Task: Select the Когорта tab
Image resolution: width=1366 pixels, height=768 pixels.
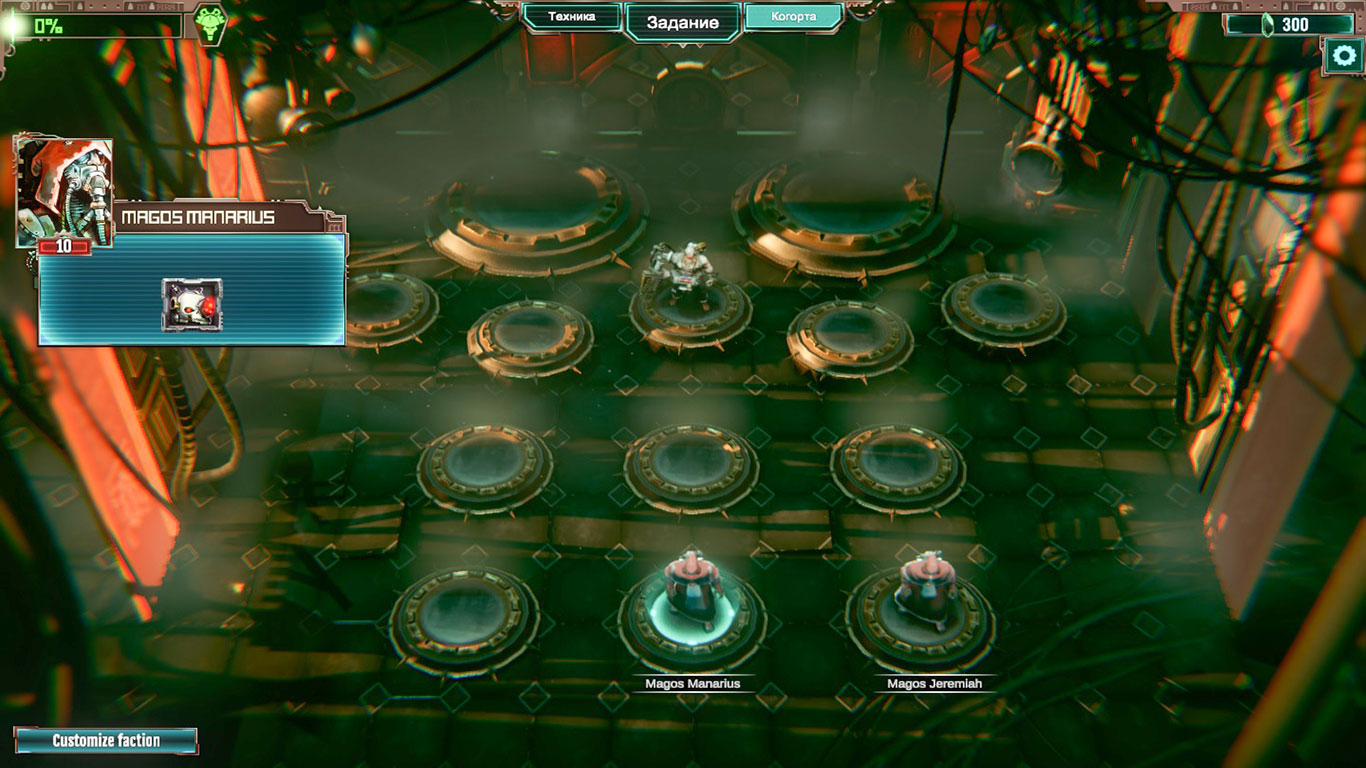Action: [x=794, y=17]
